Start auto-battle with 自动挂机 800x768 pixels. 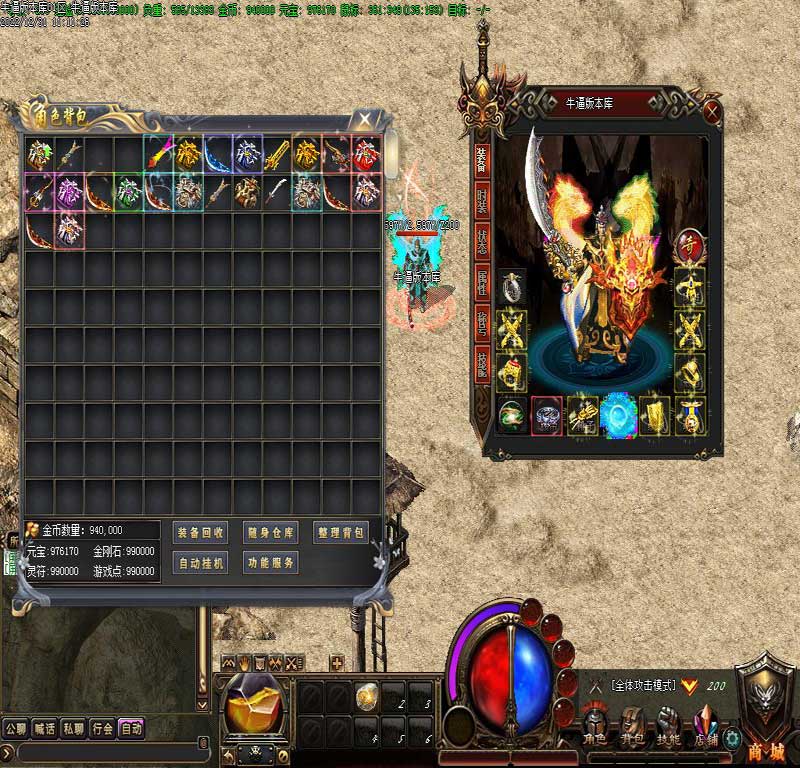click(201, 563)
